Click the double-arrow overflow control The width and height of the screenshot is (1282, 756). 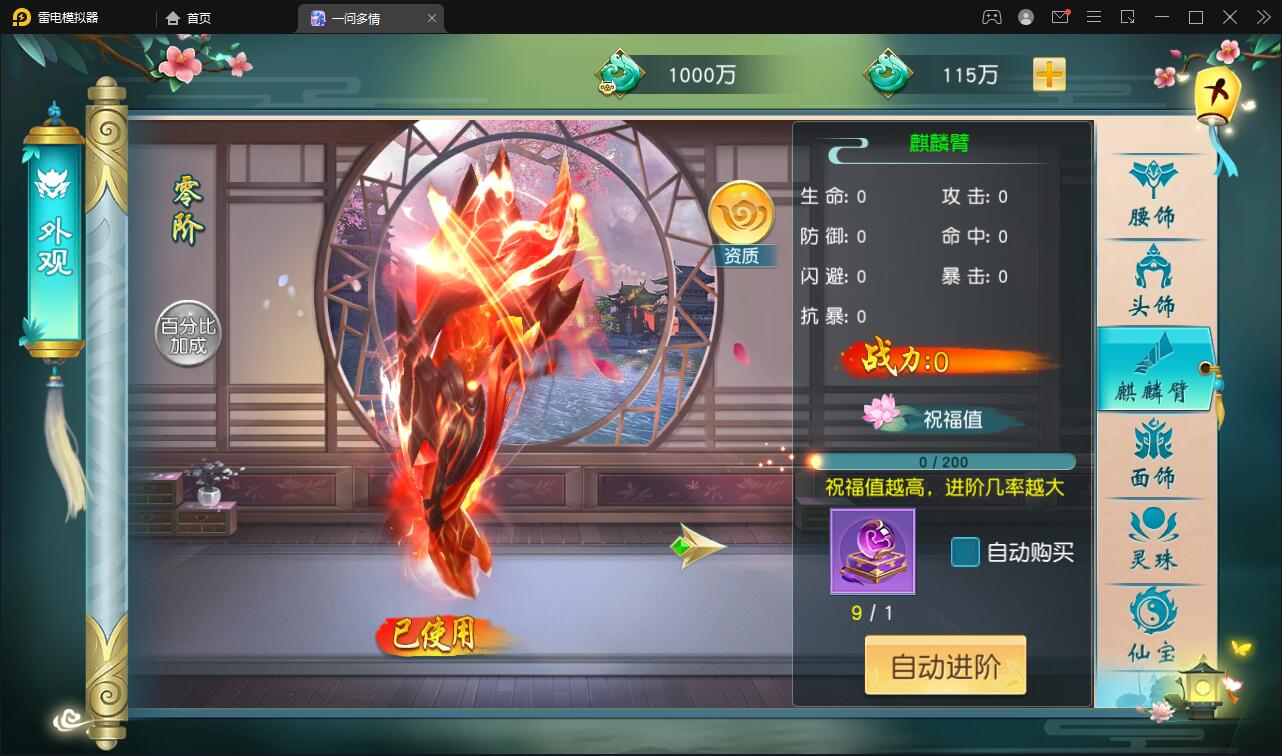[x=1263, y=17]
